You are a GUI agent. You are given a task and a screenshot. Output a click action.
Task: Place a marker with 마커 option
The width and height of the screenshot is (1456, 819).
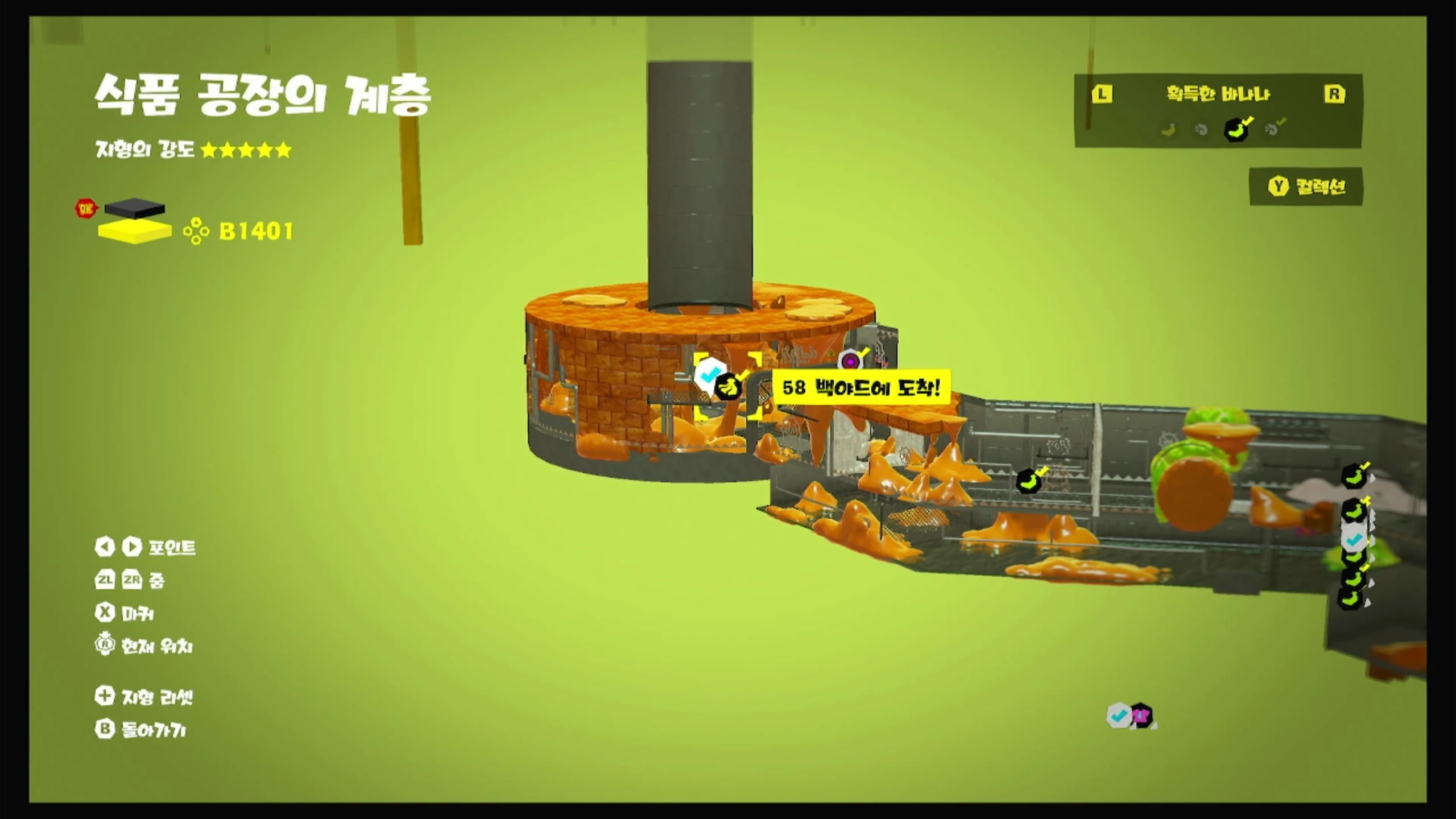(x=125, y=613)
